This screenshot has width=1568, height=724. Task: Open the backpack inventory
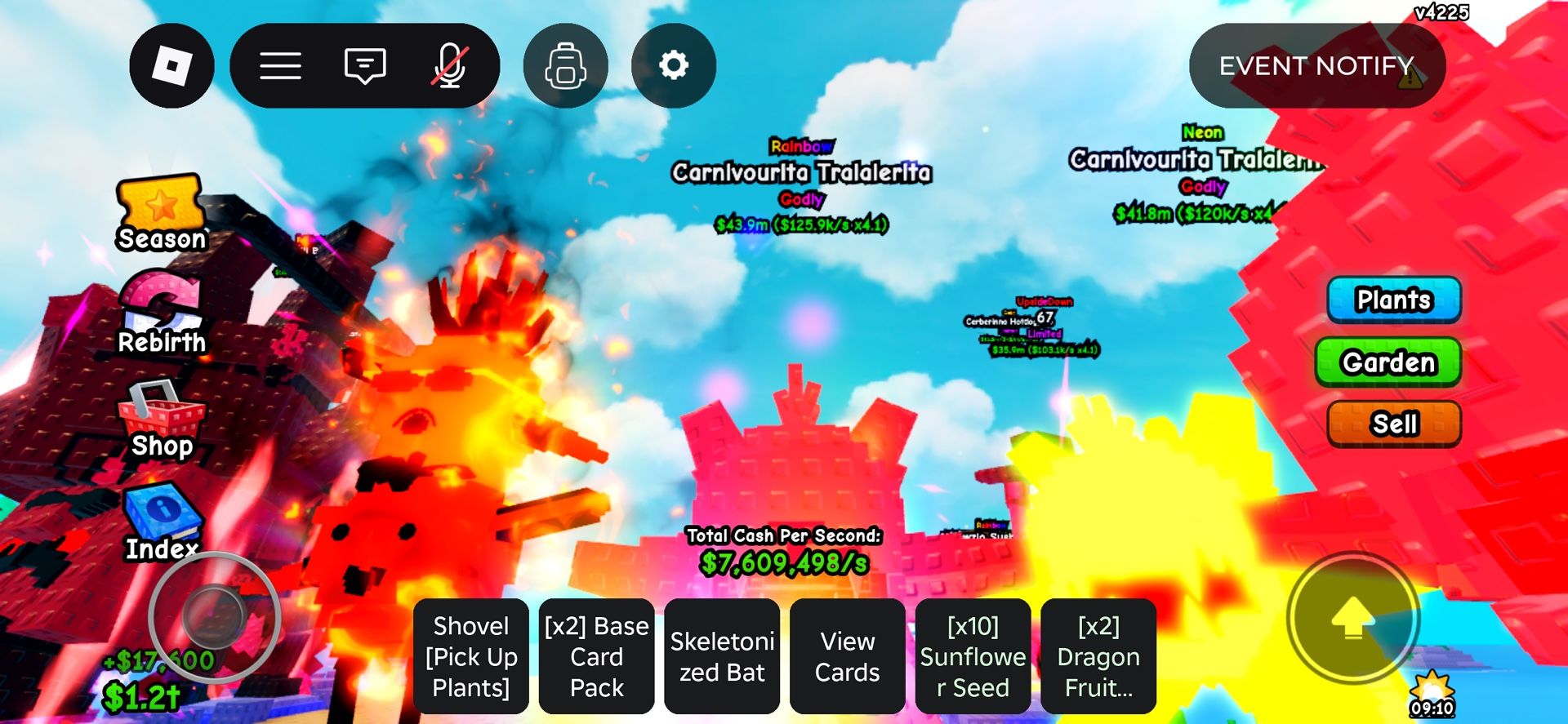pyautogui.click(x=565, y=65)
